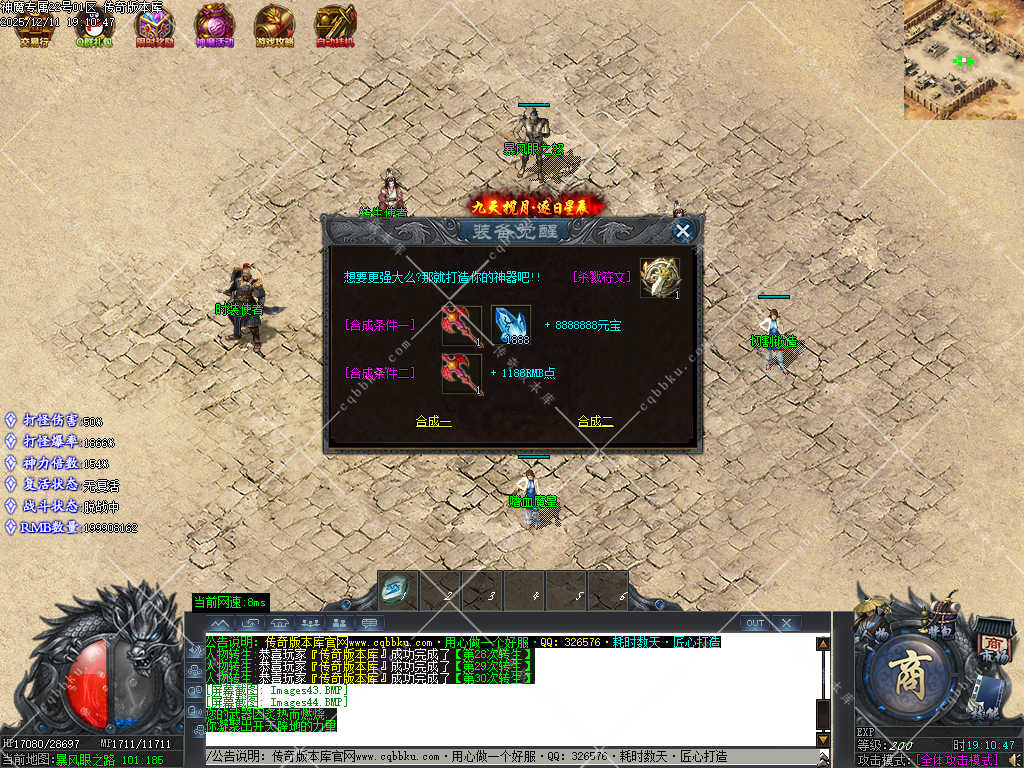Choose the 合成二 crafting option

tap(595, 422)
